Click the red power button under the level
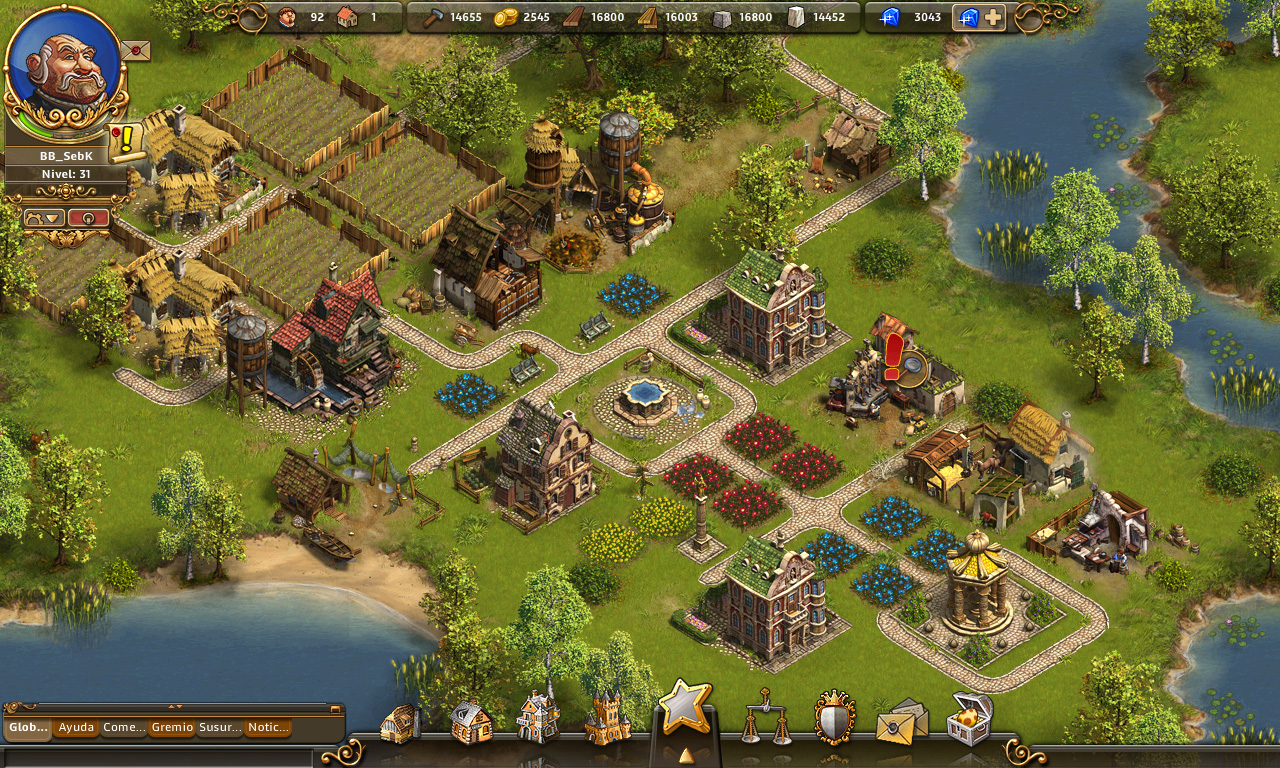Screen dimensions: 1280x768 89,218
